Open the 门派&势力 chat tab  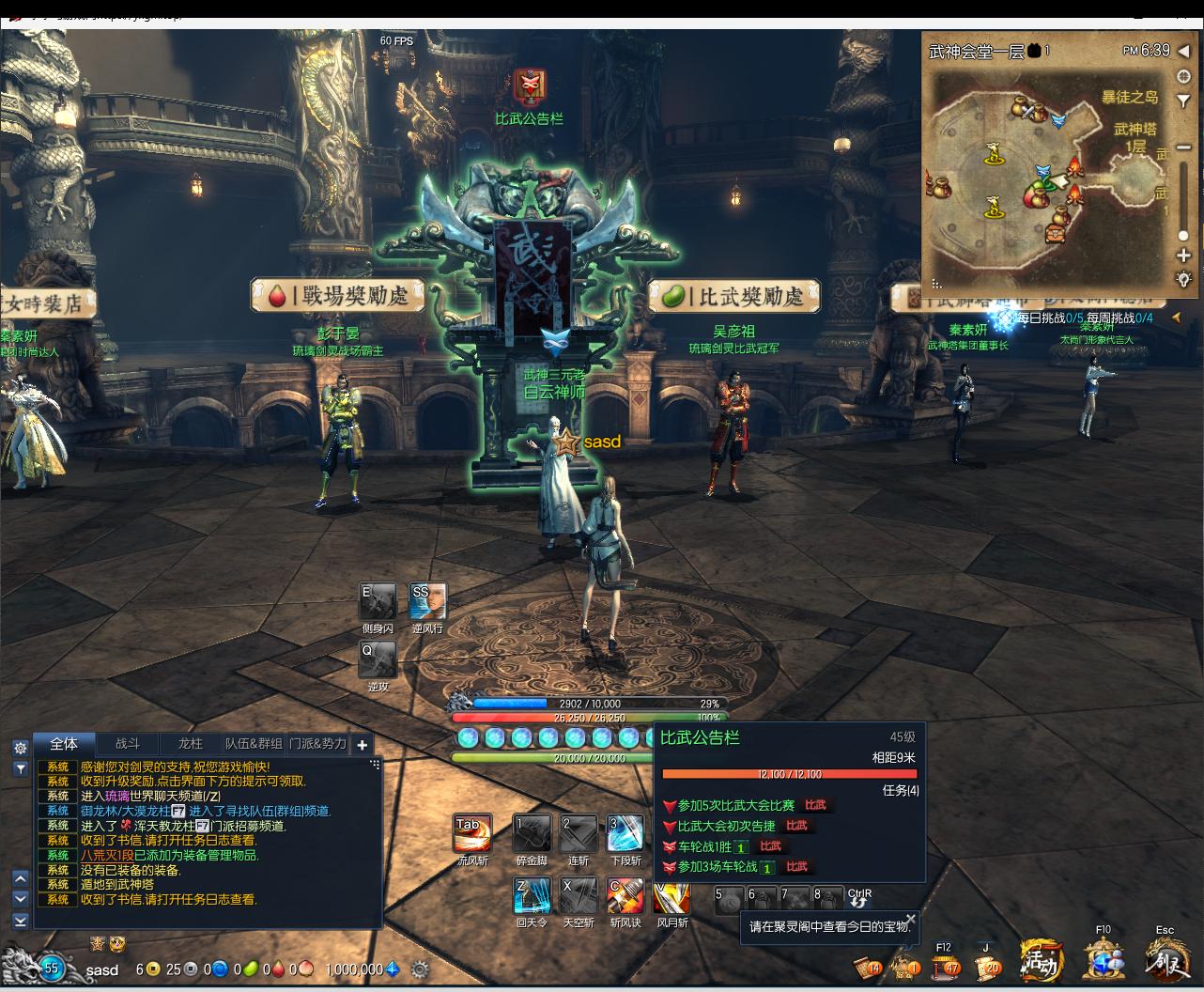(x=317, y=744)
